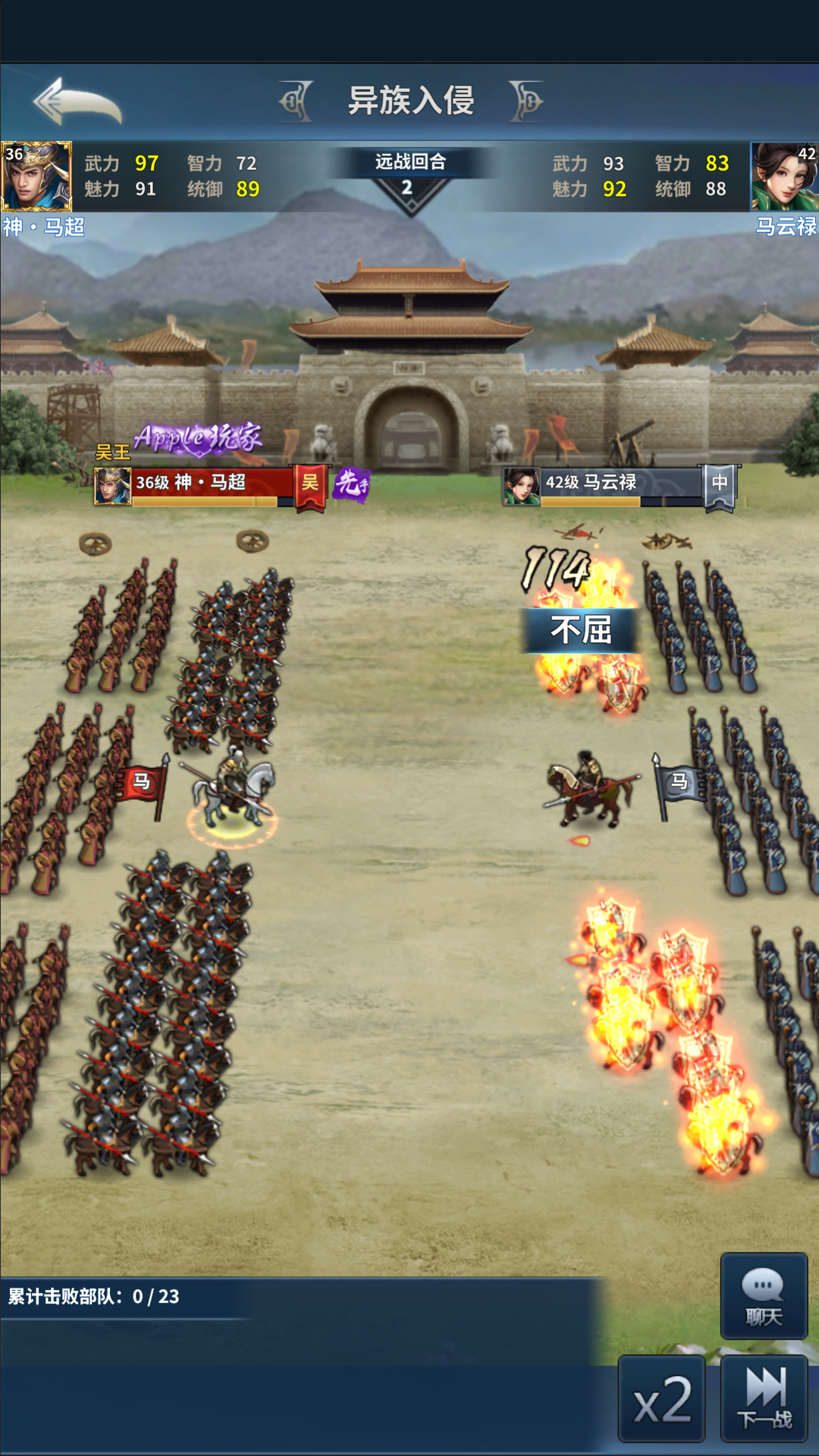Skip to the next battle (下一战)
819x1456 pixels.
tap(764, 1400)
